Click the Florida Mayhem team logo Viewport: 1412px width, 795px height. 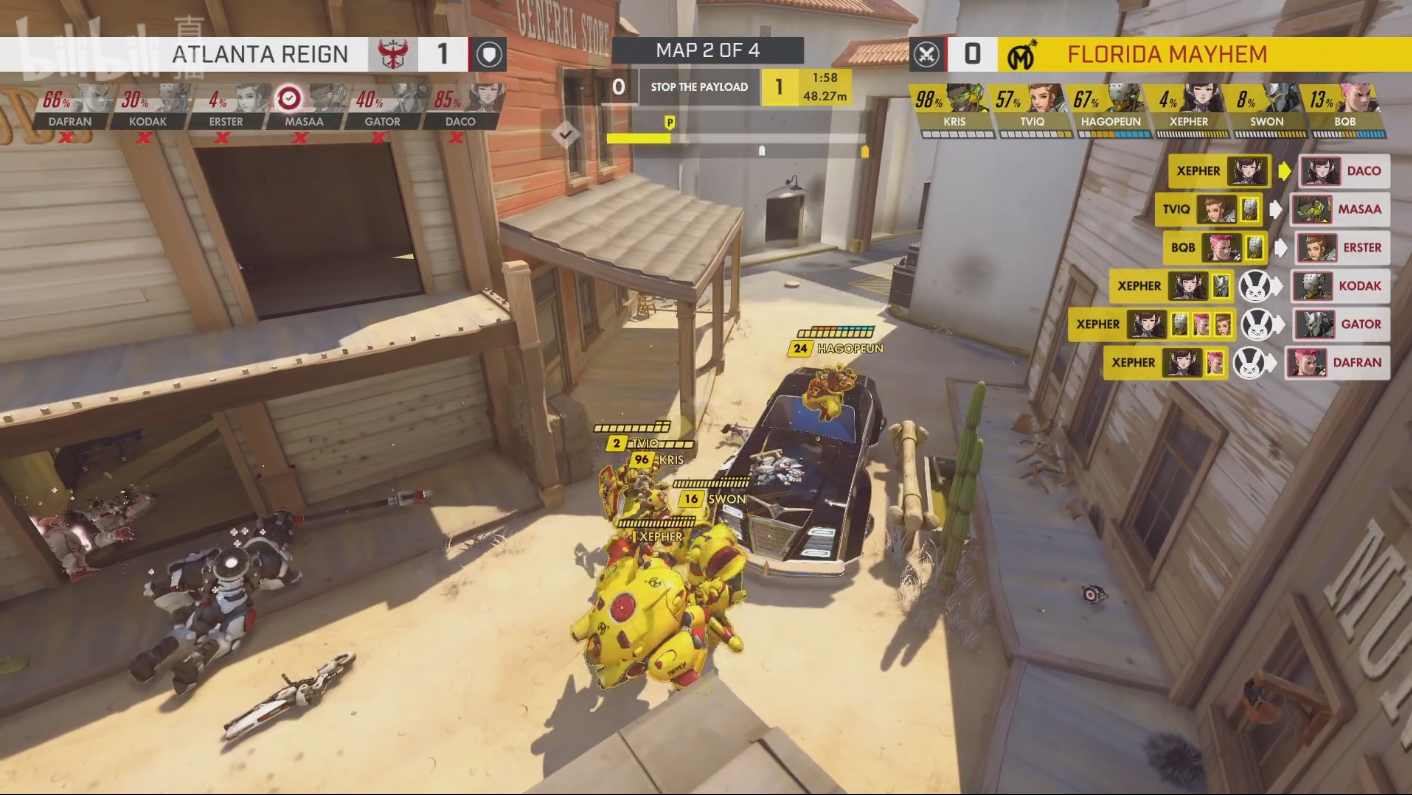click(1021, 54)
